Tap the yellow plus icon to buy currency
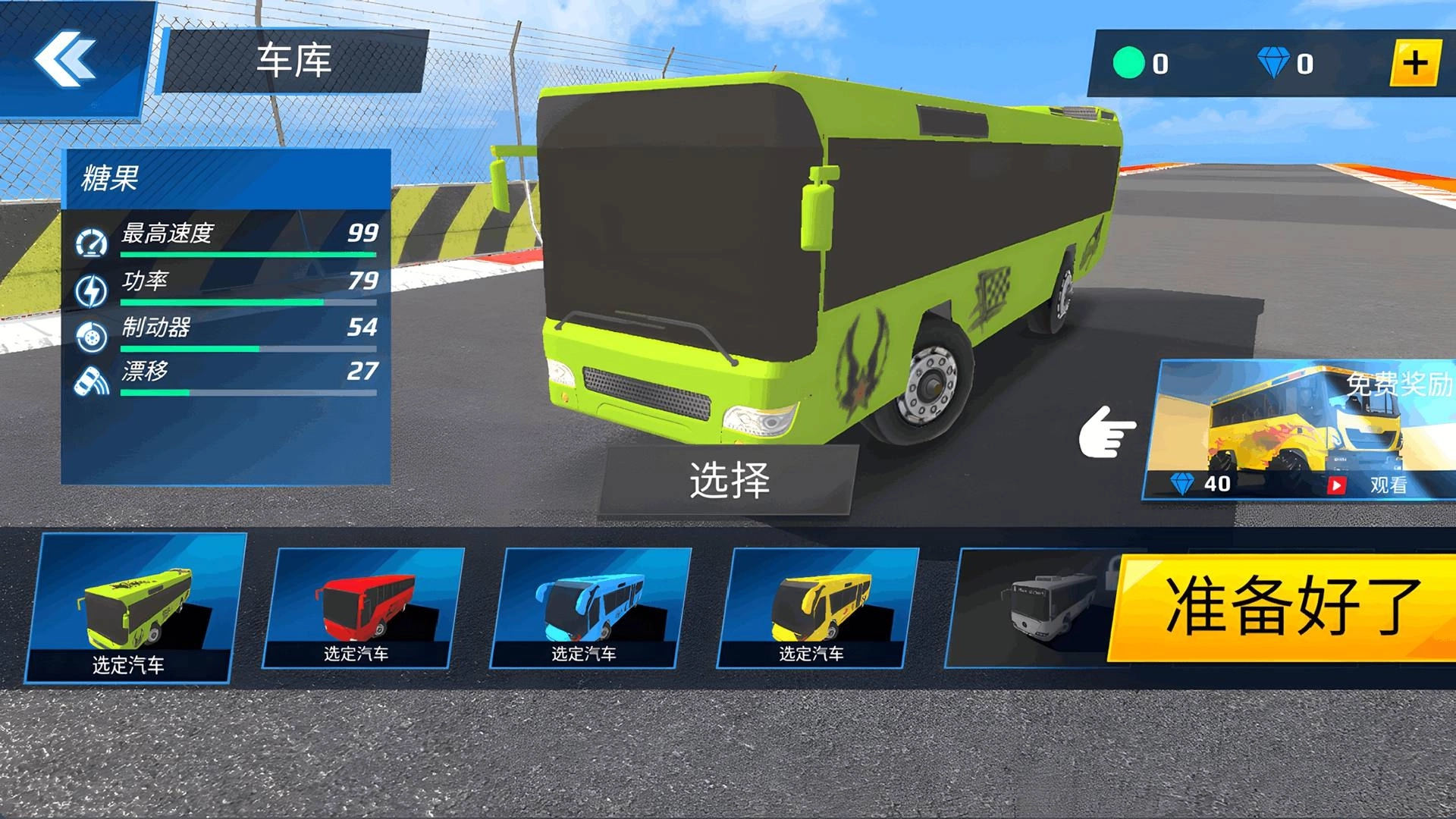The height and width of the screenshot is (819, 1456). (x=1417, y=63)
